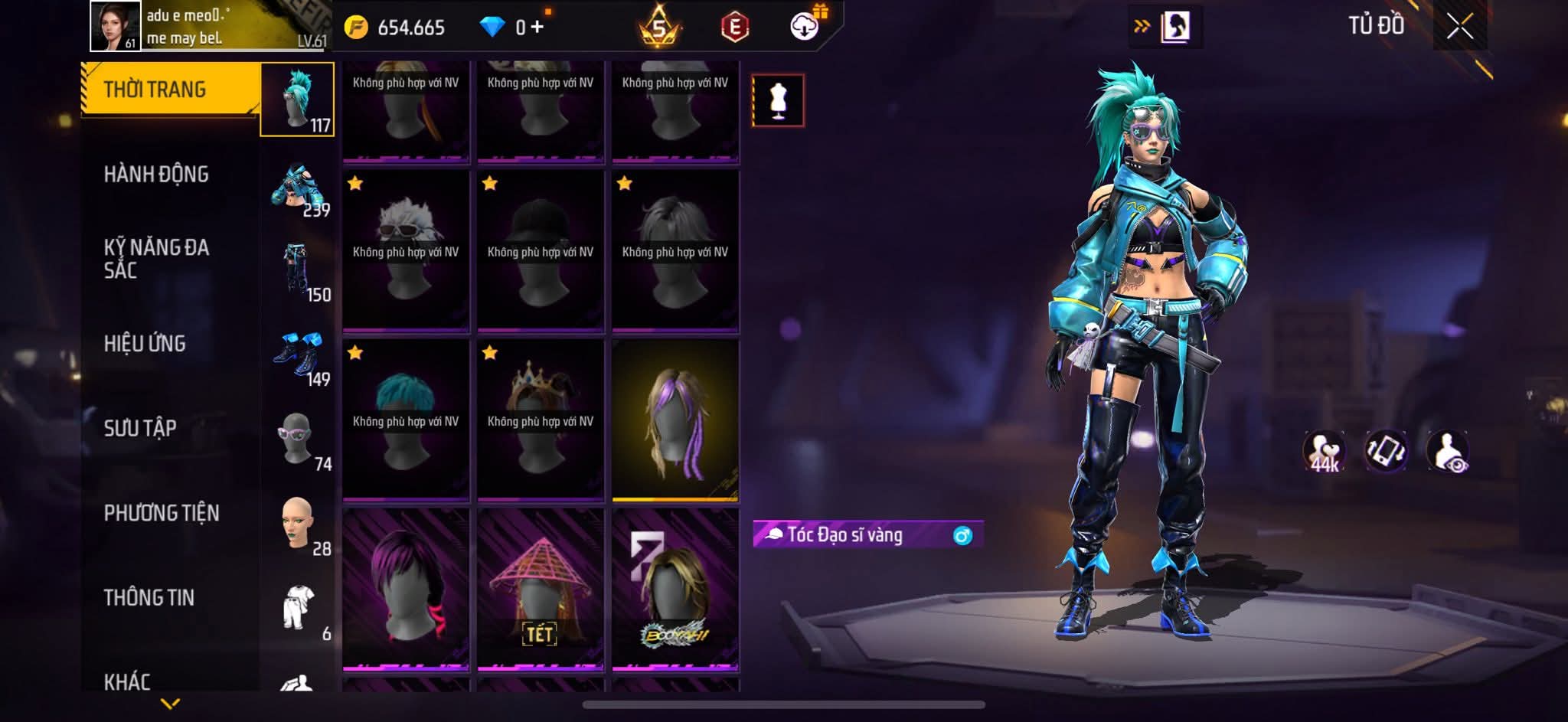The height and width of the screenshot is (722, 1568).
Task: Select the Kỹ Năng Đa Sắc tab
Action: [156, 259]
